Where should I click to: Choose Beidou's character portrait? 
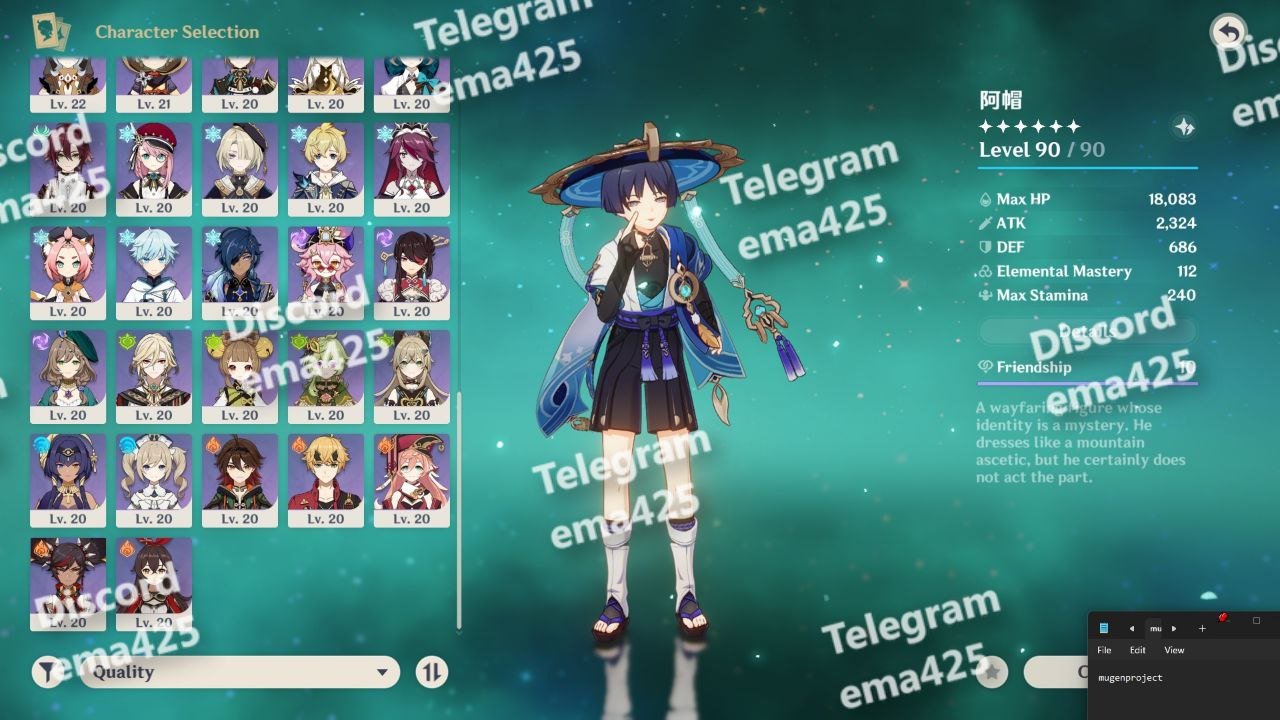[412, 266]
